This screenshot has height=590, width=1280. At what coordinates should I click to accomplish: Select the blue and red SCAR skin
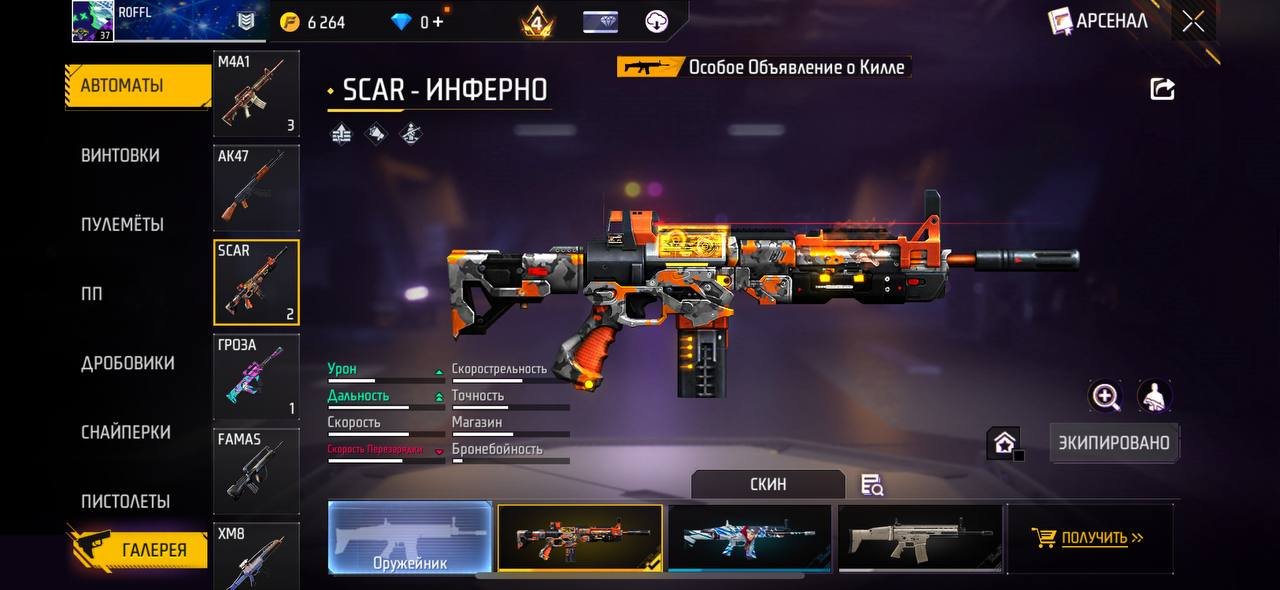(749, 538)
